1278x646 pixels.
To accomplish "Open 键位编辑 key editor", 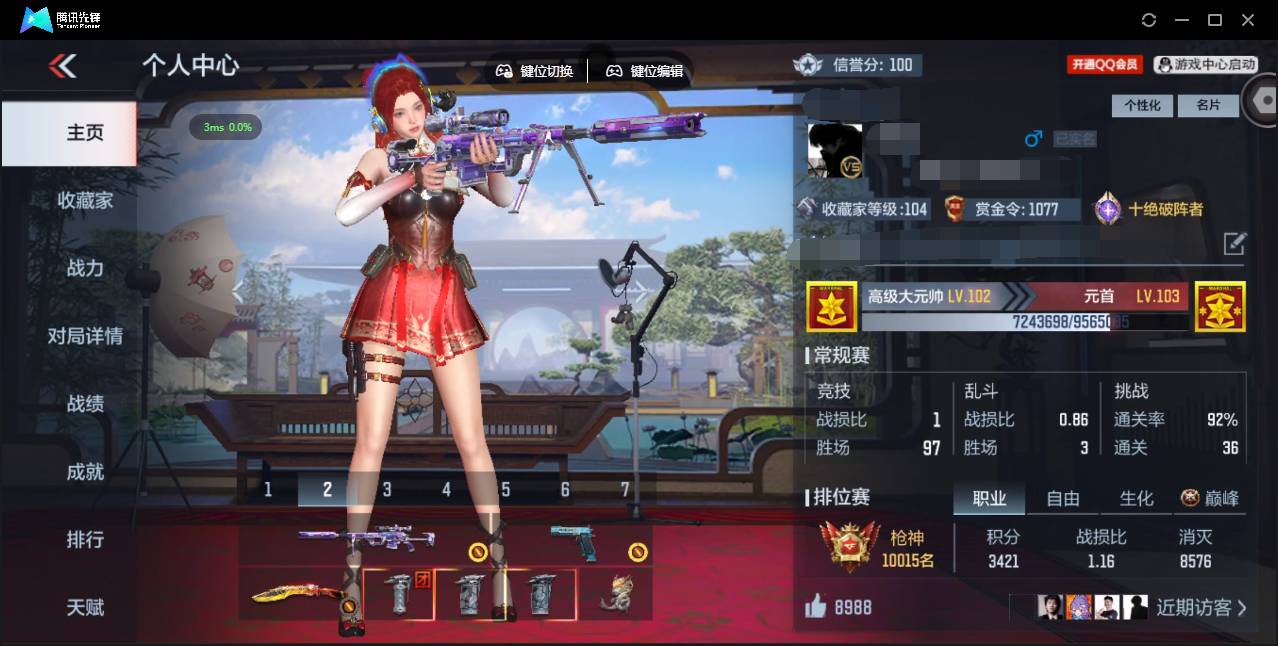I will (645, 71).
